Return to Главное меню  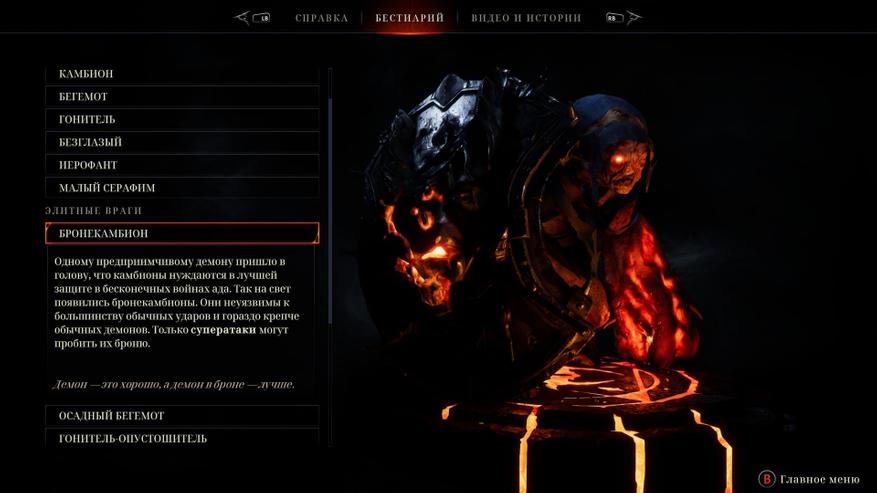[810, 479]
